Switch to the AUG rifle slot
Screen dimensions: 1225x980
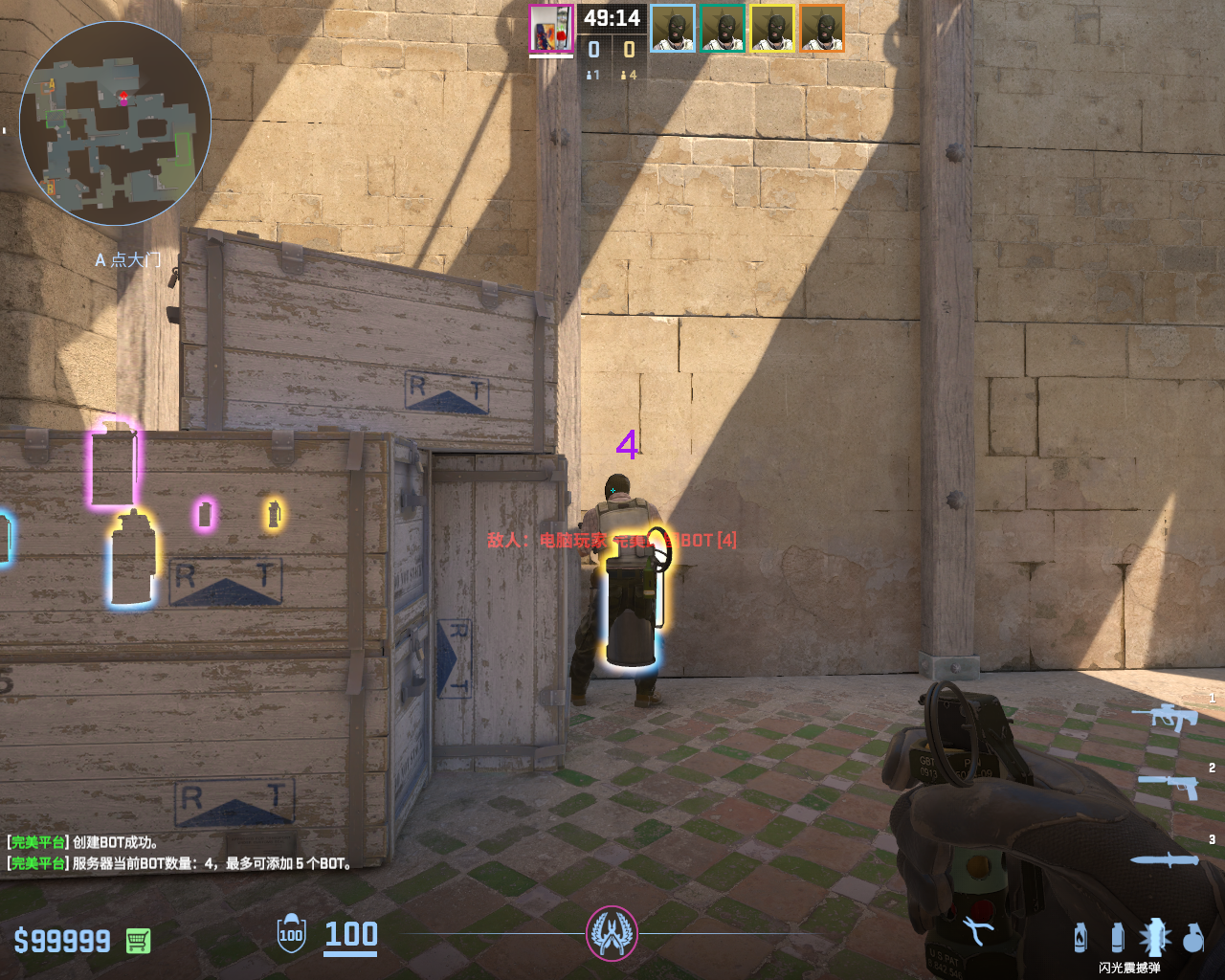(x=1166, y=716)
